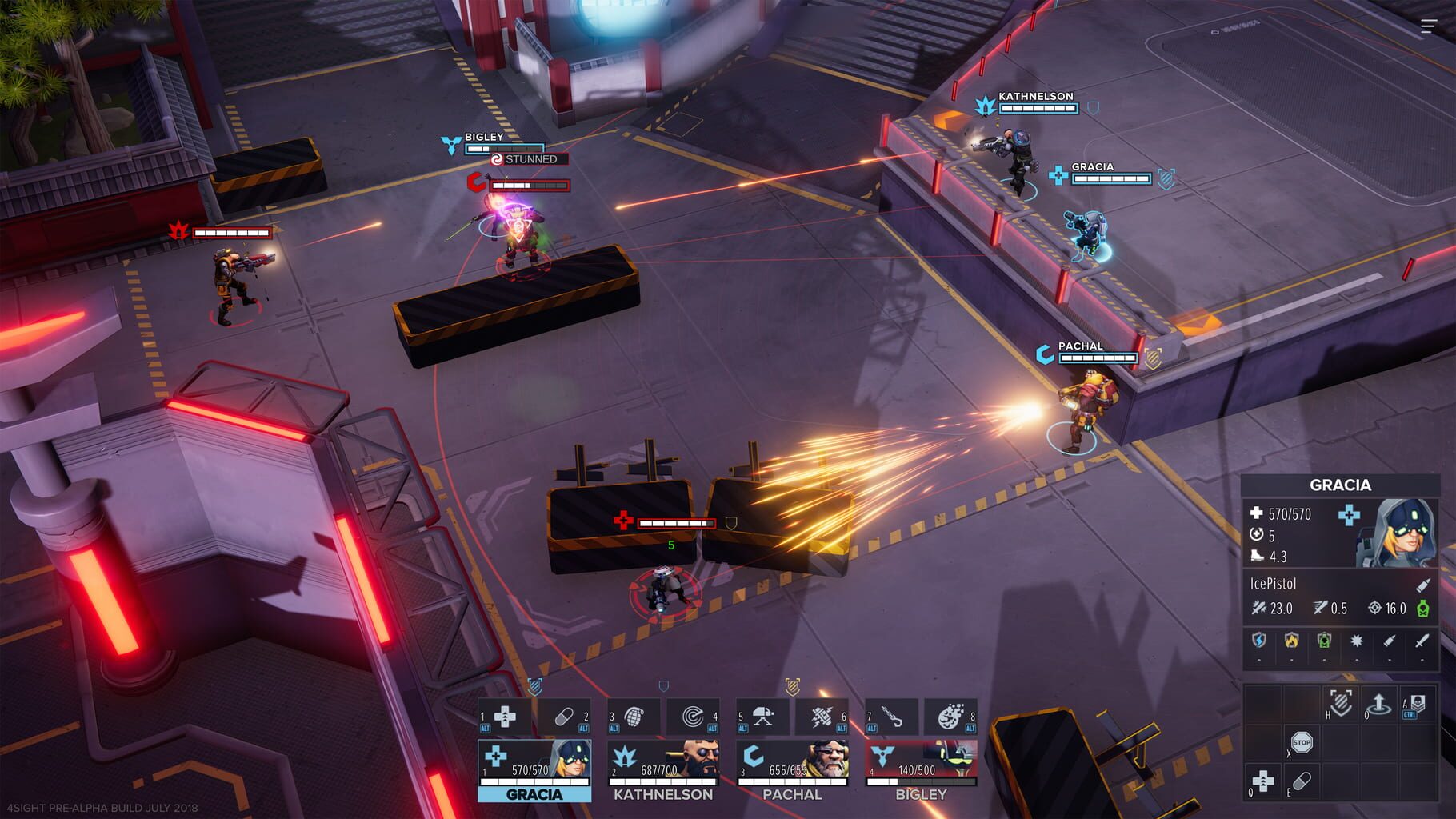Open the hamburger menu icon

coord(1429,26)
